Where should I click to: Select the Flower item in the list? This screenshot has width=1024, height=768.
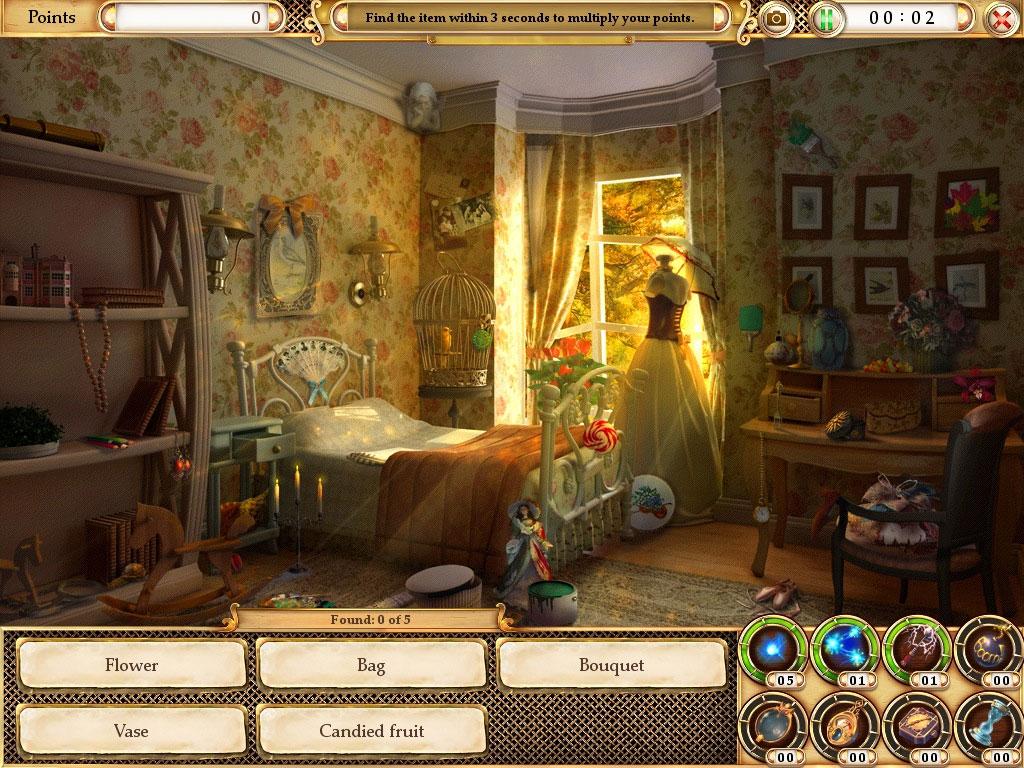(132, 665)
